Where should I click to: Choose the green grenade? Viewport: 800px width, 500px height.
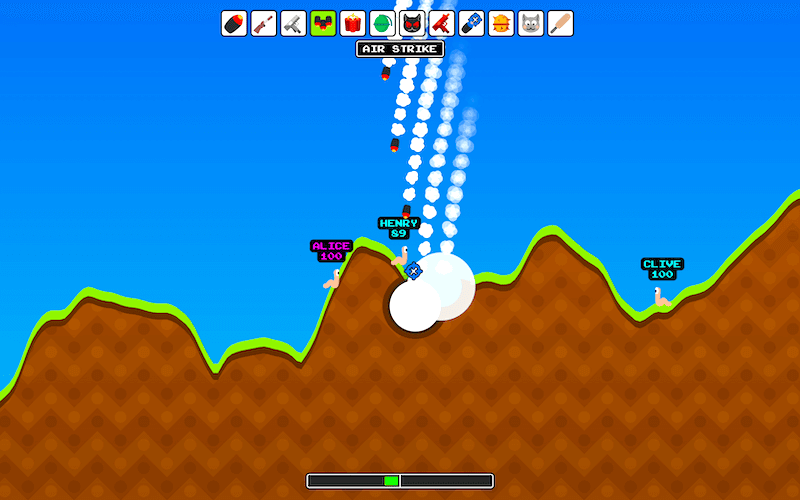point(382,23)
